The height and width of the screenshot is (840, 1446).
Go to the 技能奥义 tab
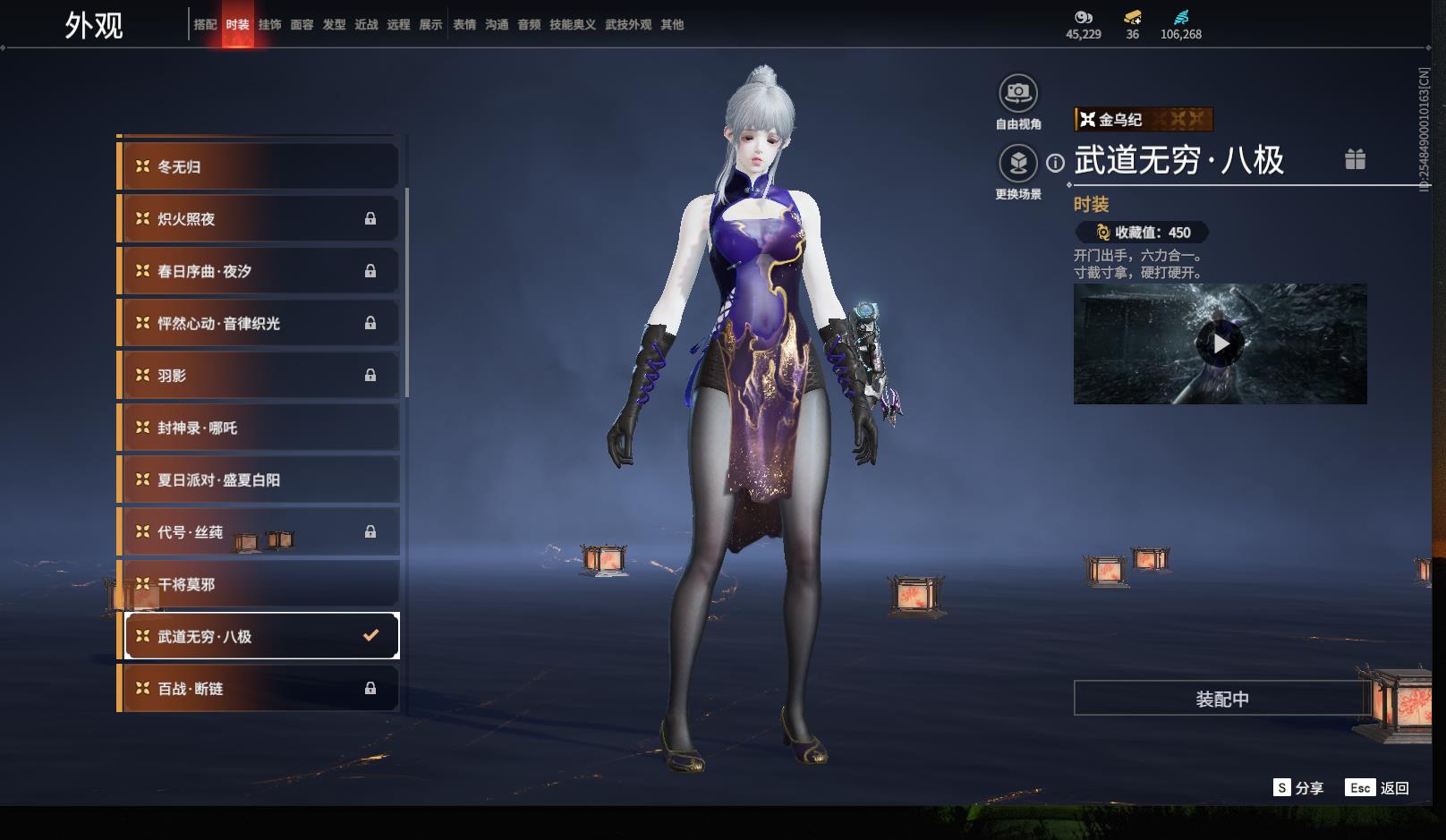click(572, 25)
